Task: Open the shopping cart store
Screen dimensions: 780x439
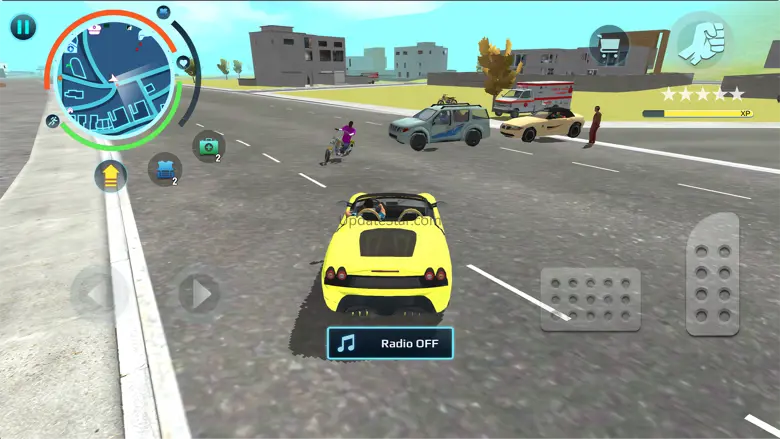Action: point(608,45)
